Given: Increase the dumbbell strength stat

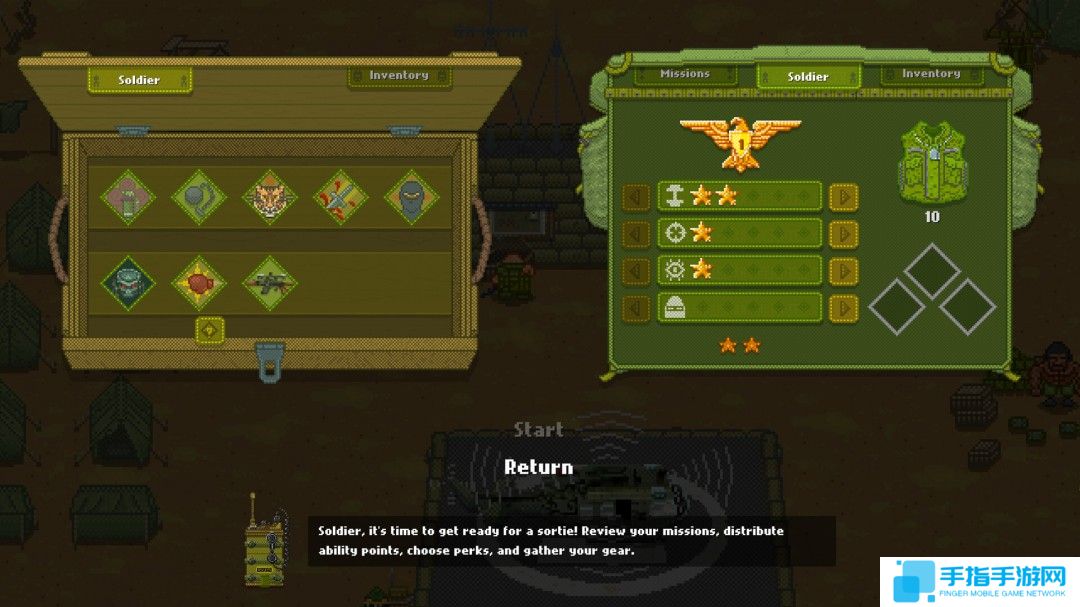Looking at the screenshot, I should coord(843,196).
